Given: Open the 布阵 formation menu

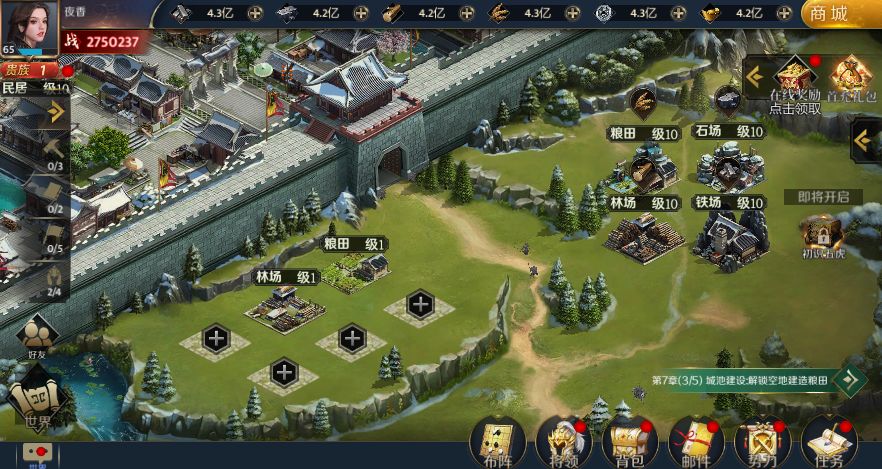Looking at the screenshot, I should [x=497, y=440].
